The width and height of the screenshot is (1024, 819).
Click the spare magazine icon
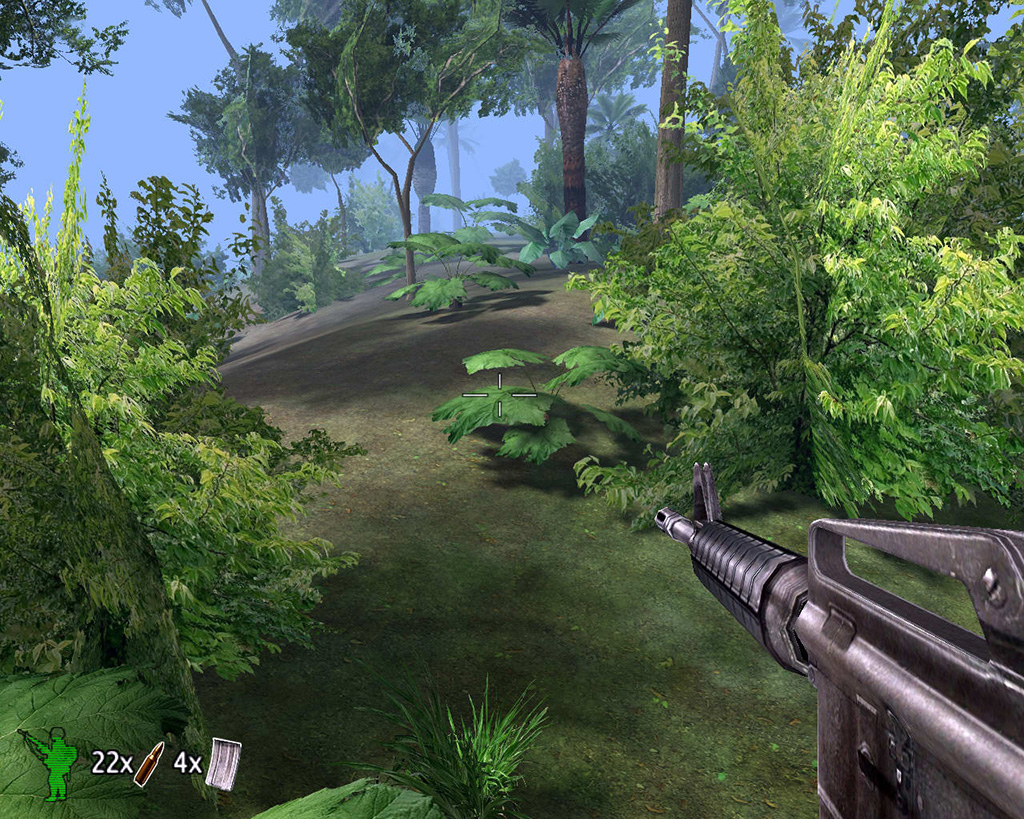[x=224, y=764]
